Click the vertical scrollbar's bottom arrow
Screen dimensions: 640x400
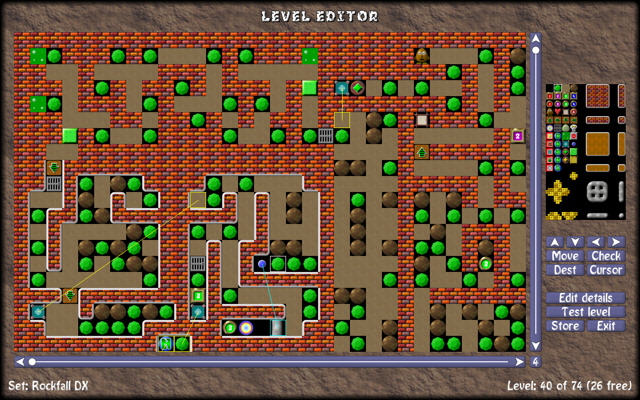pos(536,346)
